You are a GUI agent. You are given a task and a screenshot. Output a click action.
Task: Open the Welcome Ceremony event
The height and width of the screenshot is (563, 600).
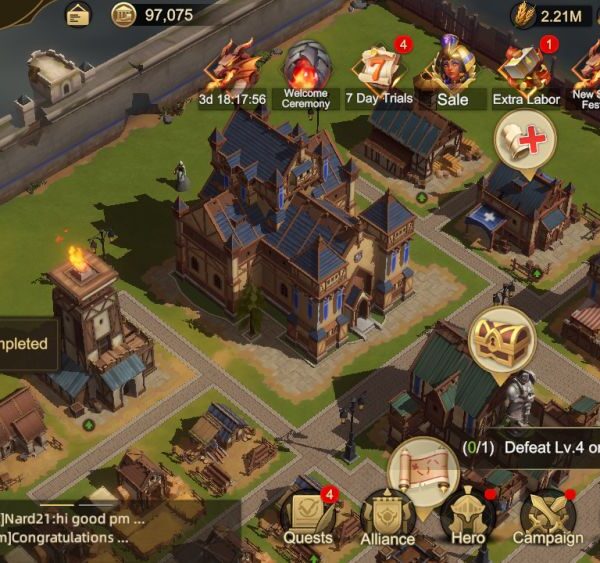pyautogui.click(x=305, y=72)
